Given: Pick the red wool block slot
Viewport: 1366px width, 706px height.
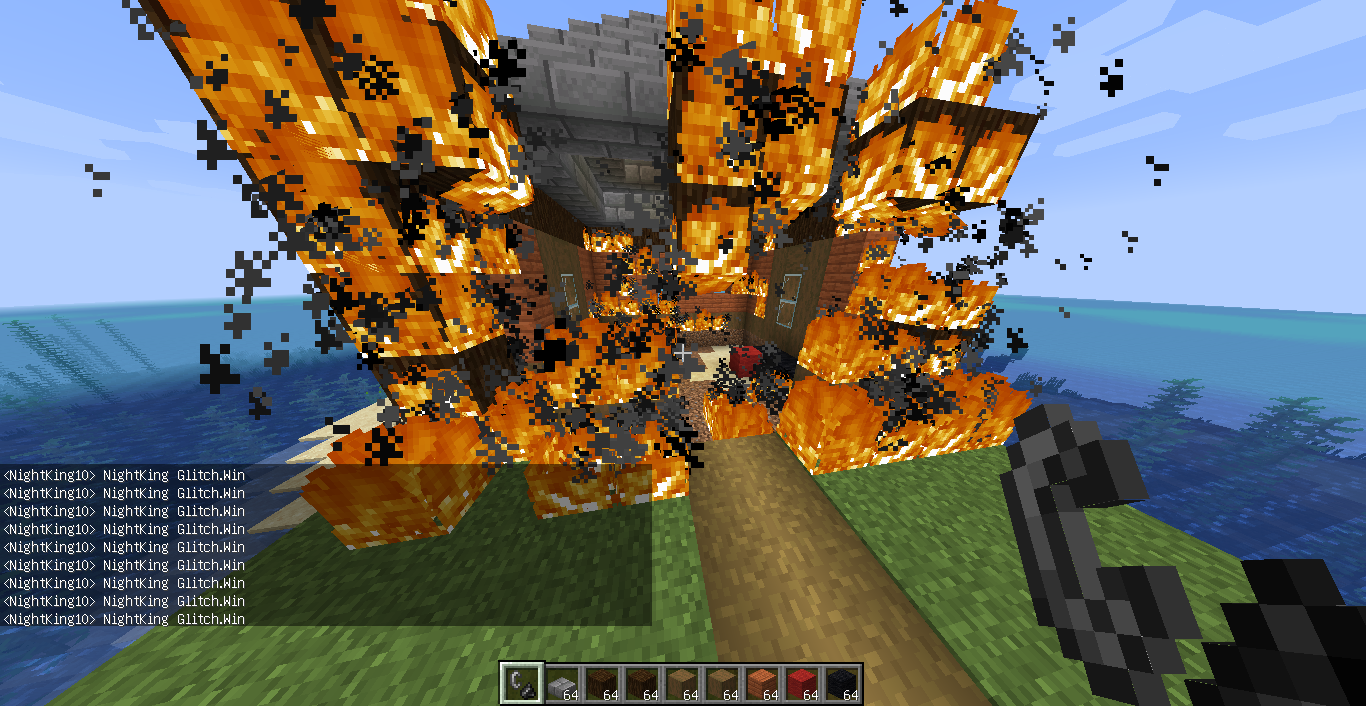Looking at the screenshot, I should pyautogui.click(x=802, y=684).
